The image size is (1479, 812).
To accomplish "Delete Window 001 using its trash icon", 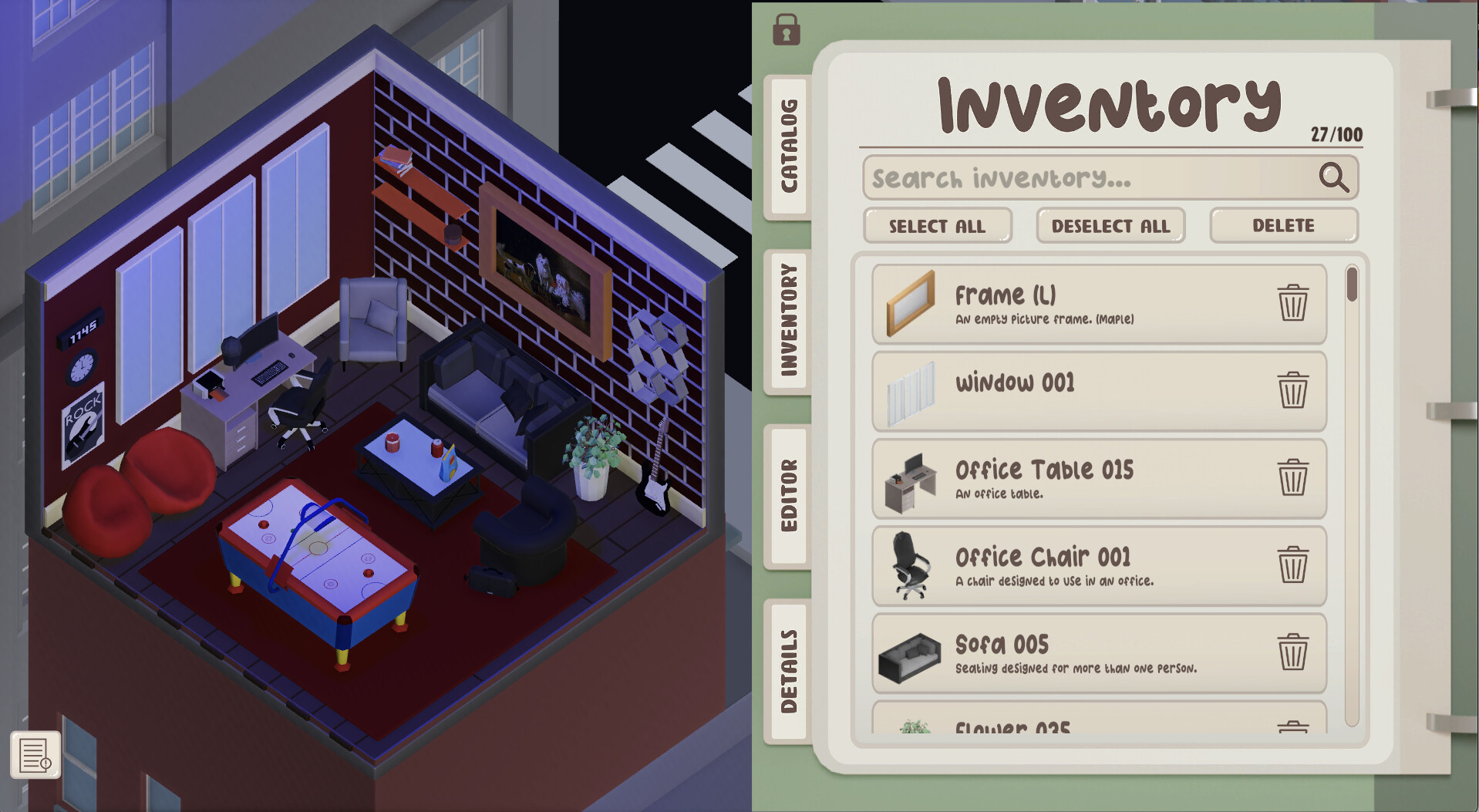I will [x=1293, y=391].
